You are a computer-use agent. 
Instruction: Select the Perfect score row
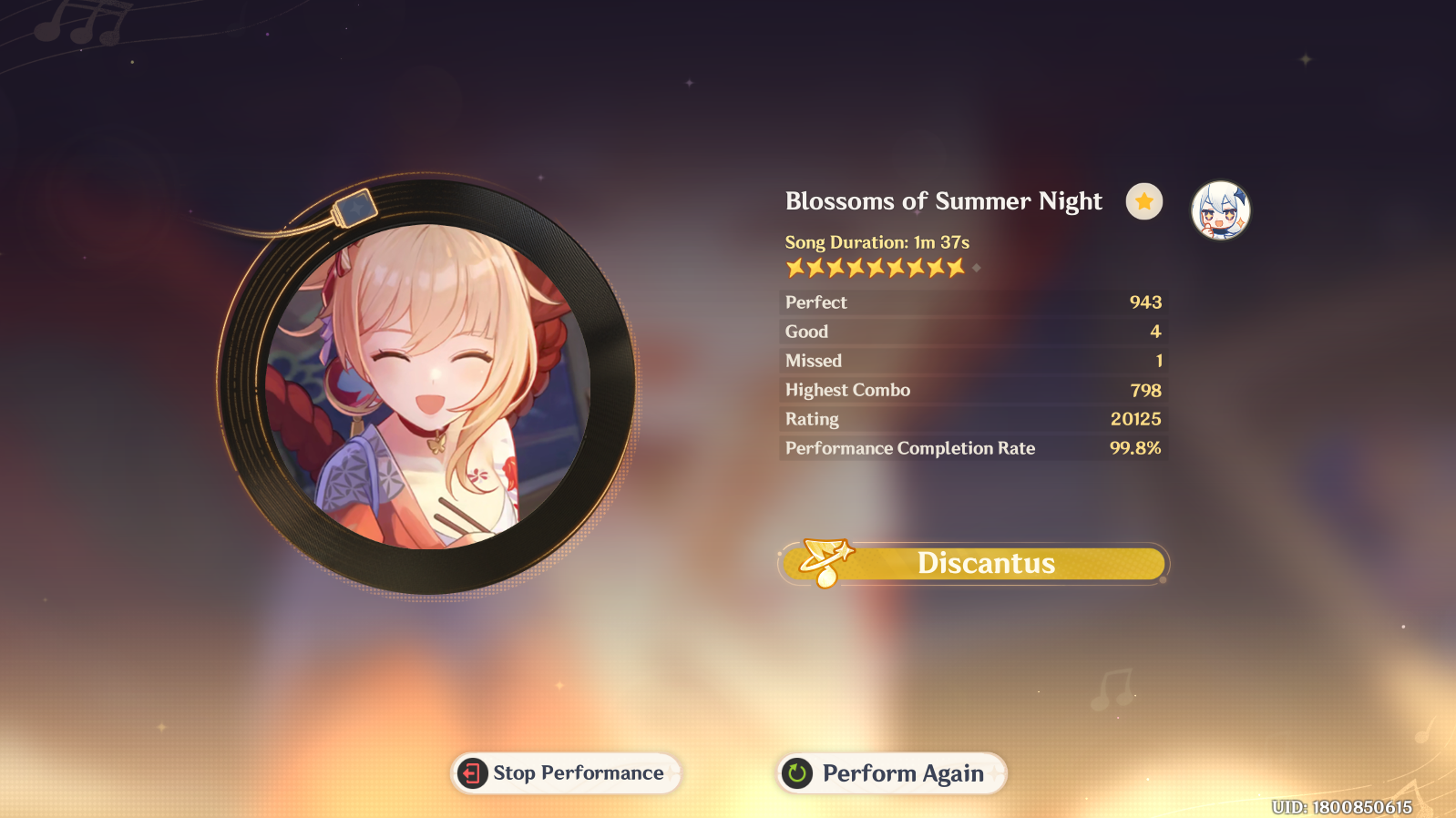971,302
